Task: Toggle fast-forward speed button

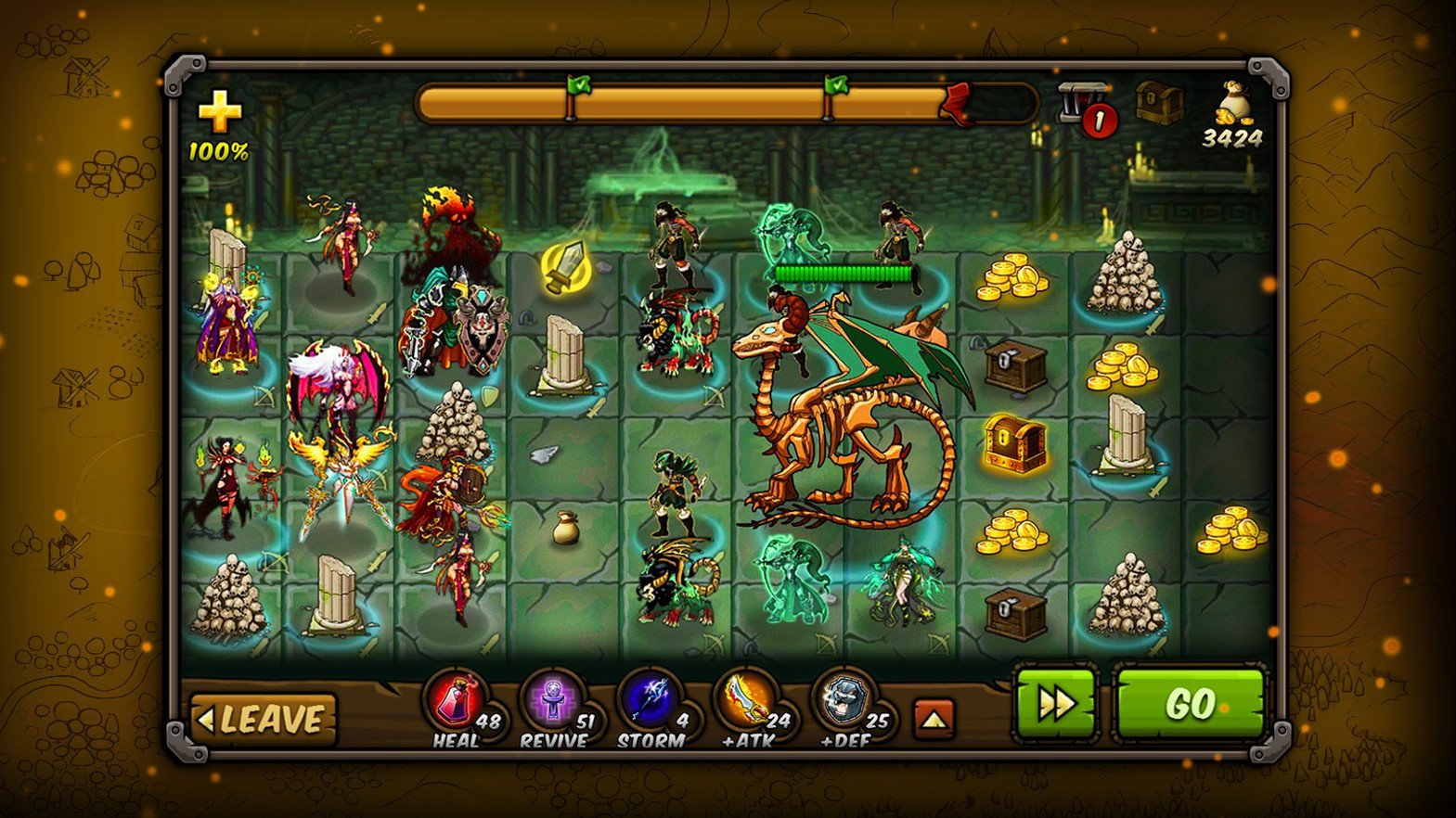Action: 1055,705
